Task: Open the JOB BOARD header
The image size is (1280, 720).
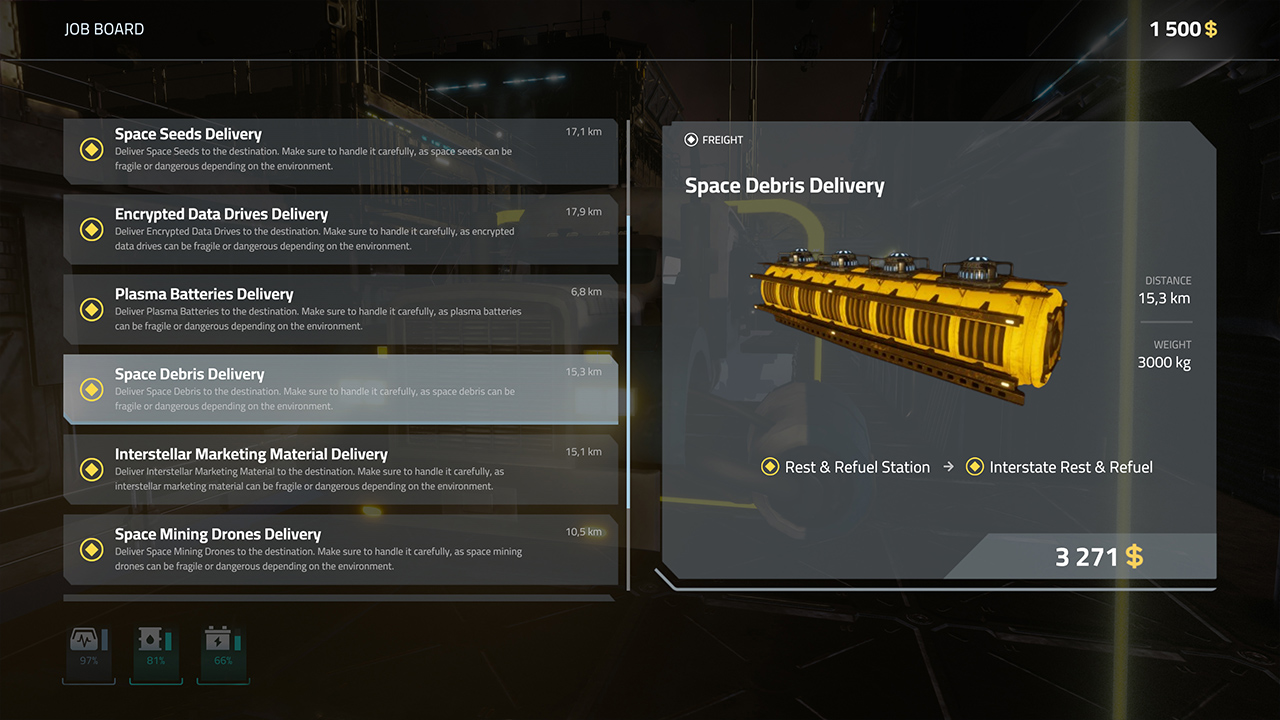Action: coord(102,29)
